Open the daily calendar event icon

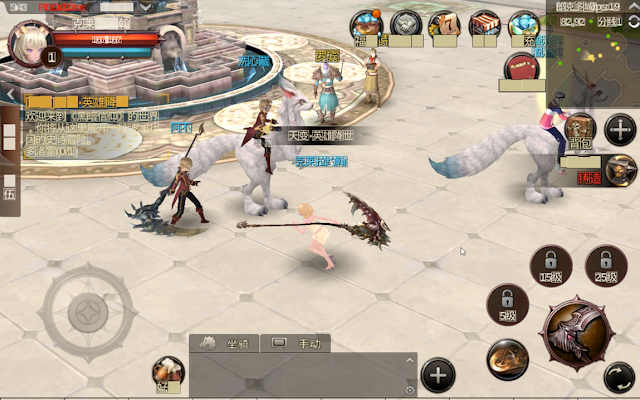click(x=443, y=25)
